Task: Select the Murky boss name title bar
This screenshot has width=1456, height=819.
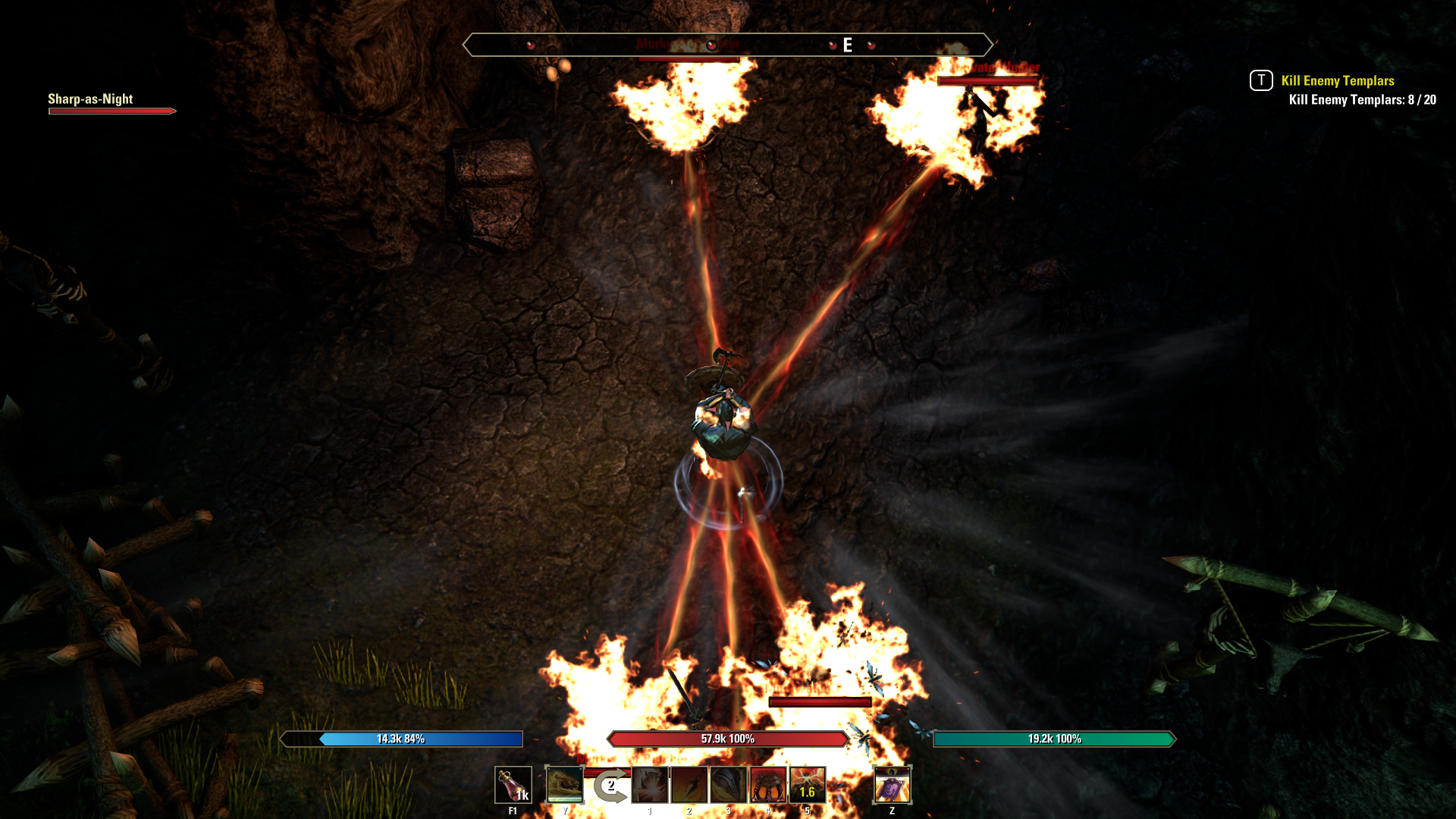Action: point(686,44)
